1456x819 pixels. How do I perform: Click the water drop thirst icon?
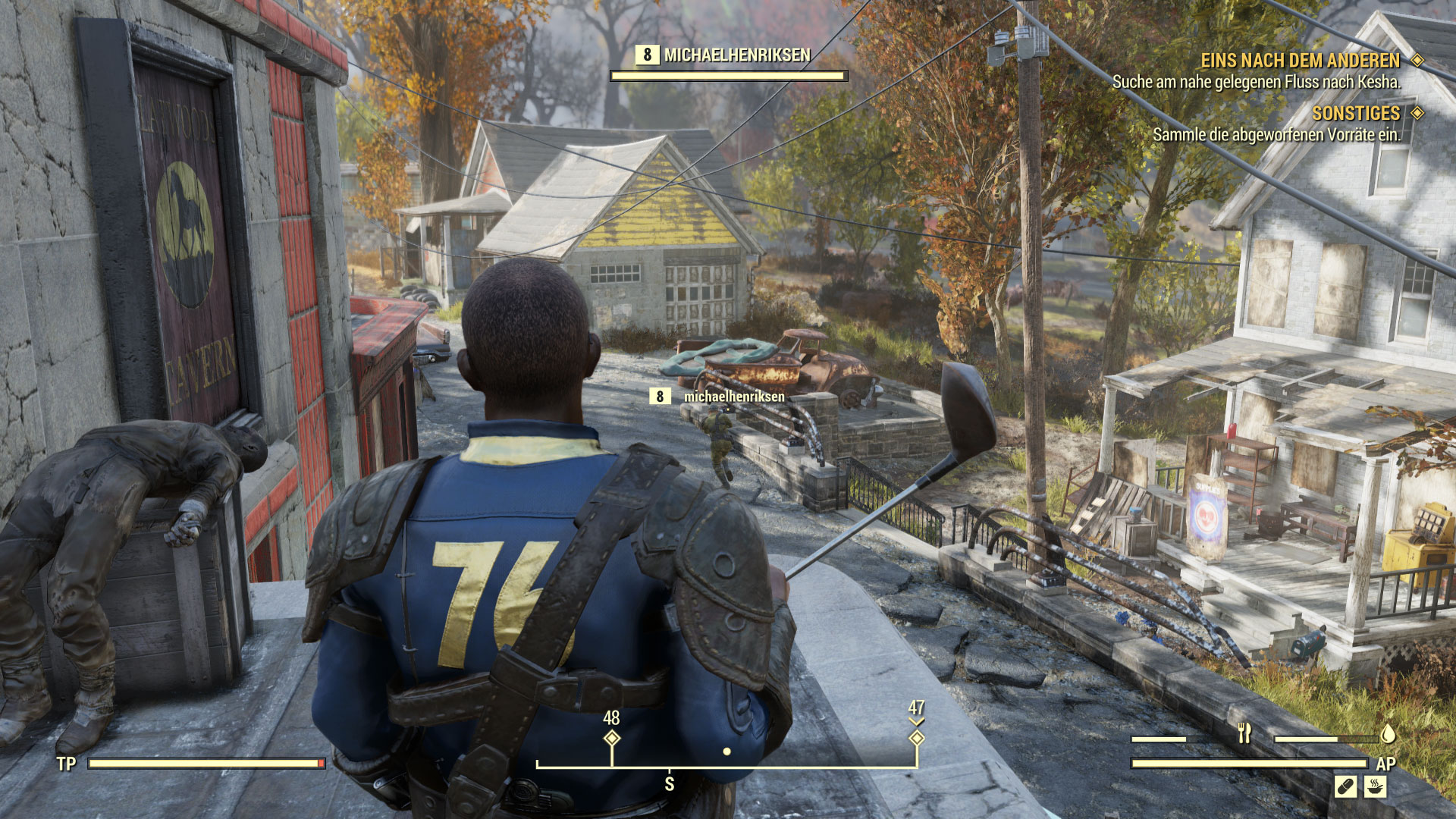[x=1388, y=733]
